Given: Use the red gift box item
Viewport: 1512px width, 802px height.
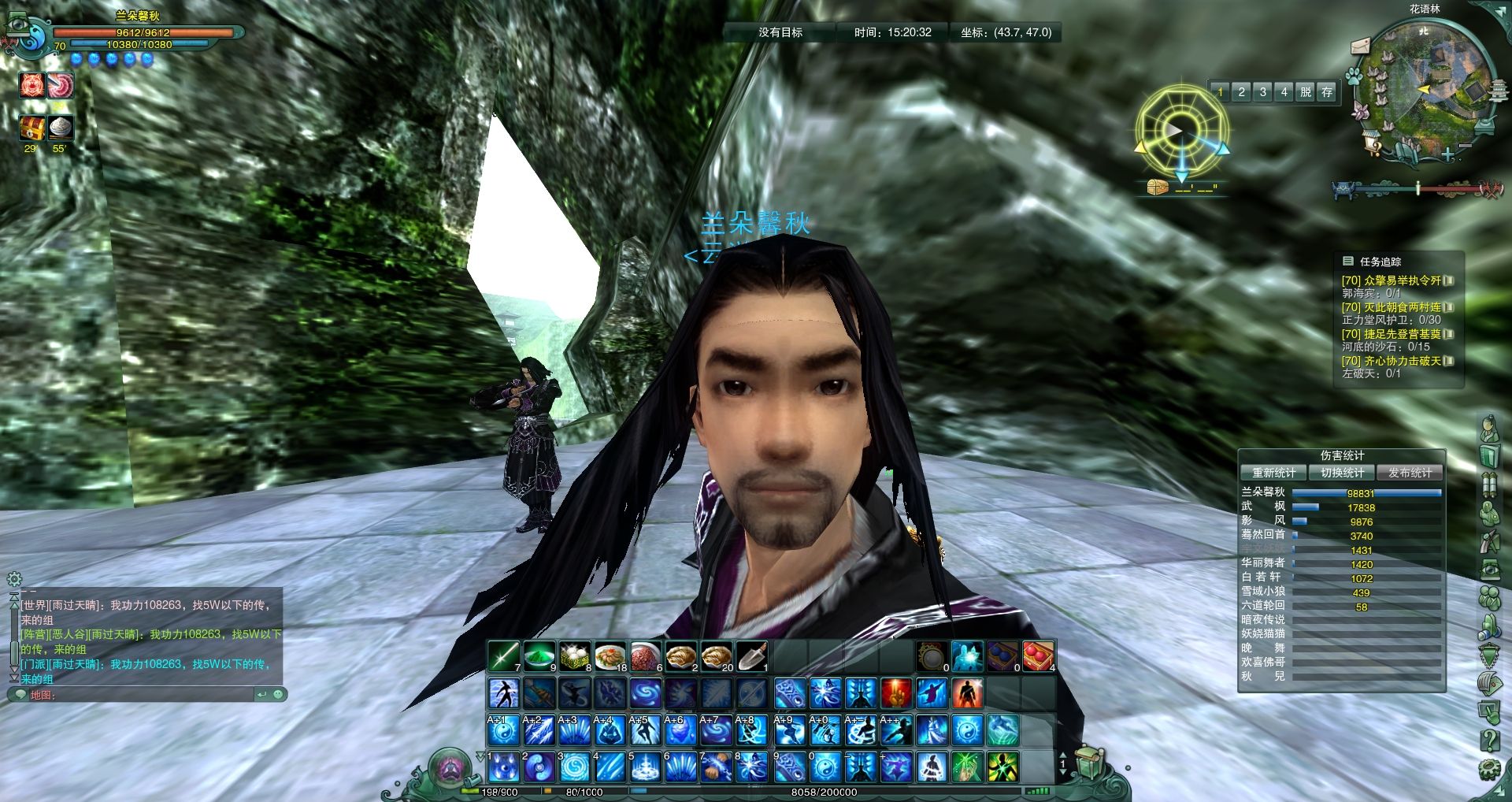Looking at the screenshot, I should coord(1038,656).
